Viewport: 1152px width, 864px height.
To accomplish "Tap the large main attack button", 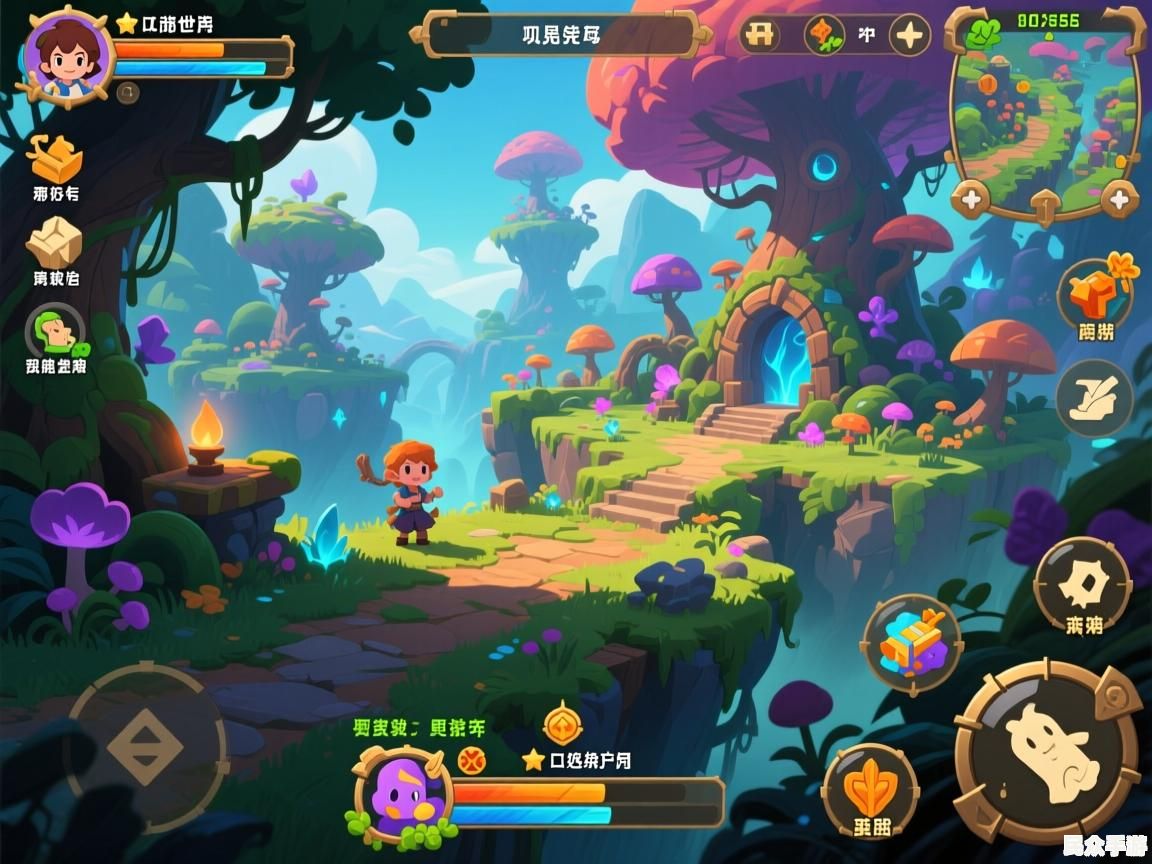I will pos(1048,752).
